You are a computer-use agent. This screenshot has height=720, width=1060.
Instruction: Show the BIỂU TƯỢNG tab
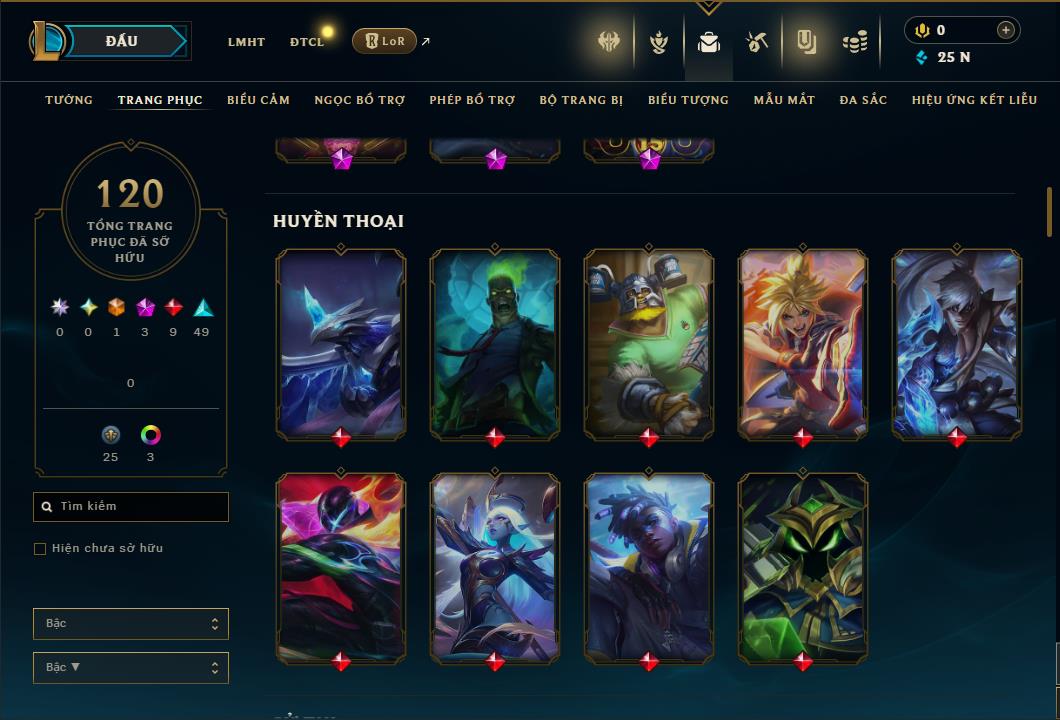(x=688, y=100)
